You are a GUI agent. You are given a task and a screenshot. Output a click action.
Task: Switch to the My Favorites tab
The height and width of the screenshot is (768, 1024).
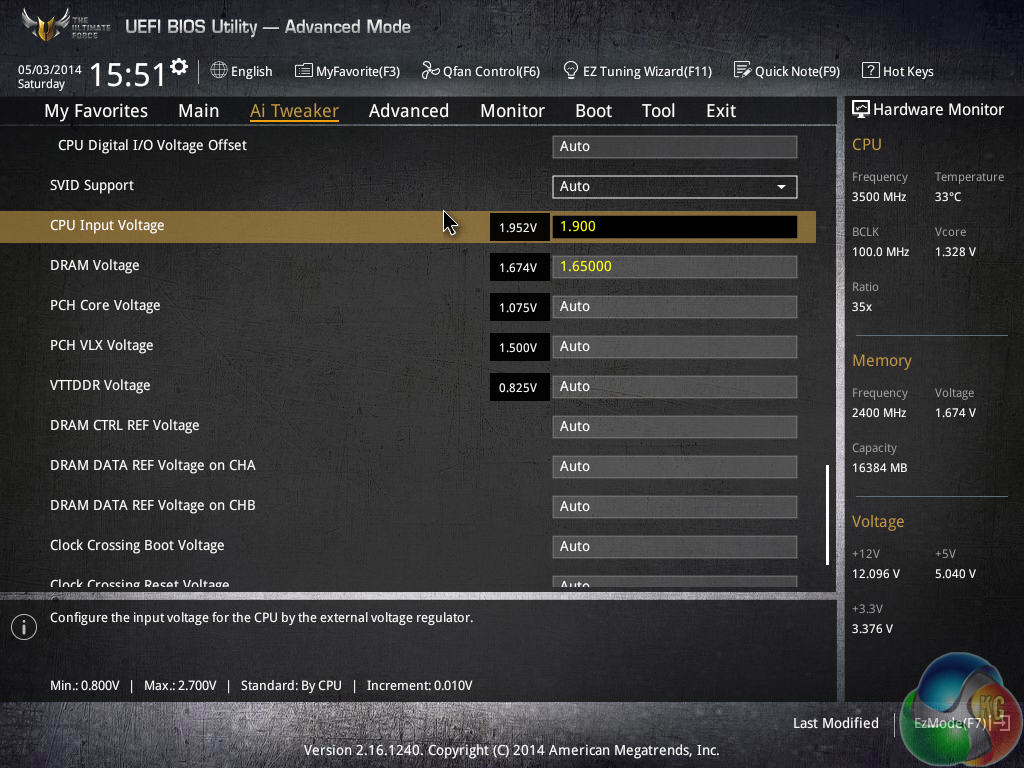[x=96, y=111]
